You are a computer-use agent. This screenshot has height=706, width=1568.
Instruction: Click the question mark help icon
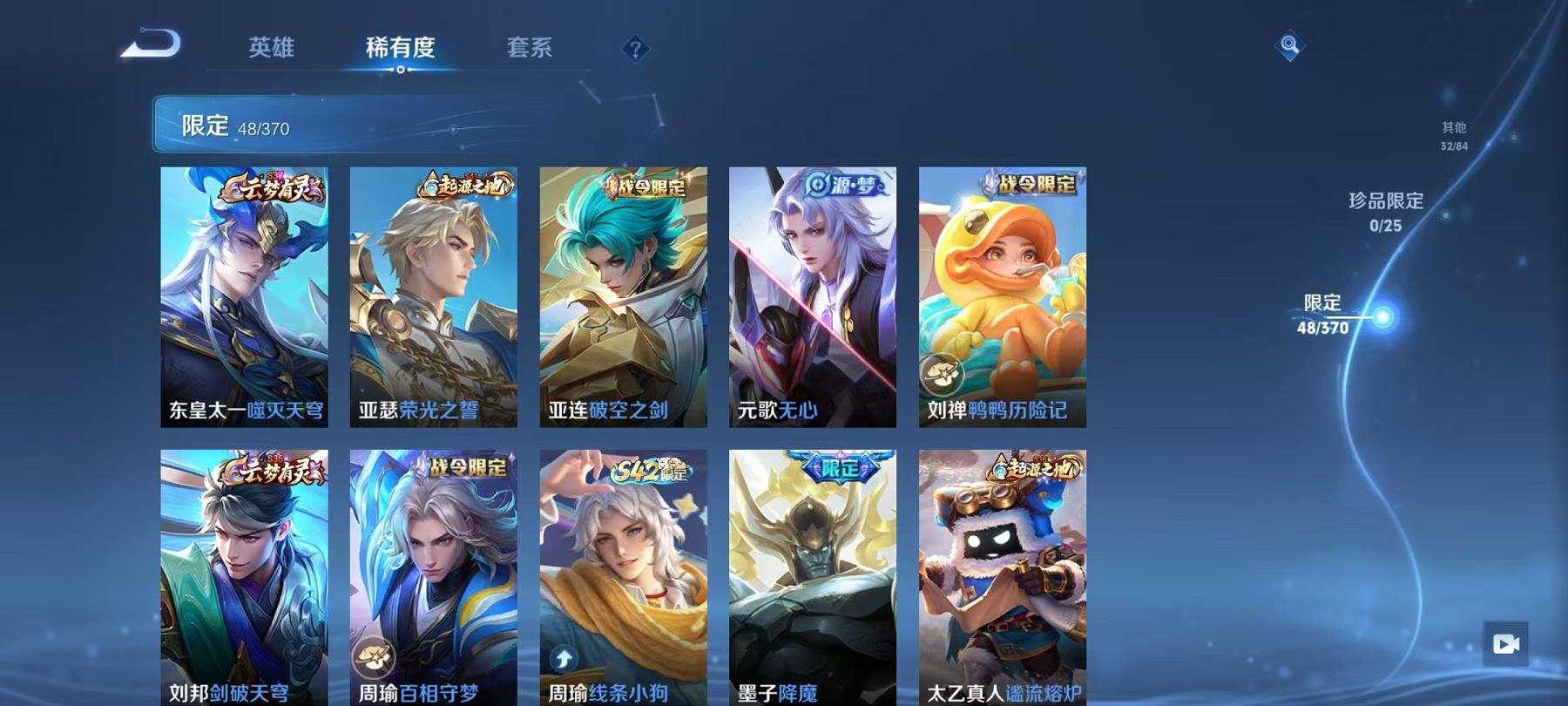tap(637, 50)
